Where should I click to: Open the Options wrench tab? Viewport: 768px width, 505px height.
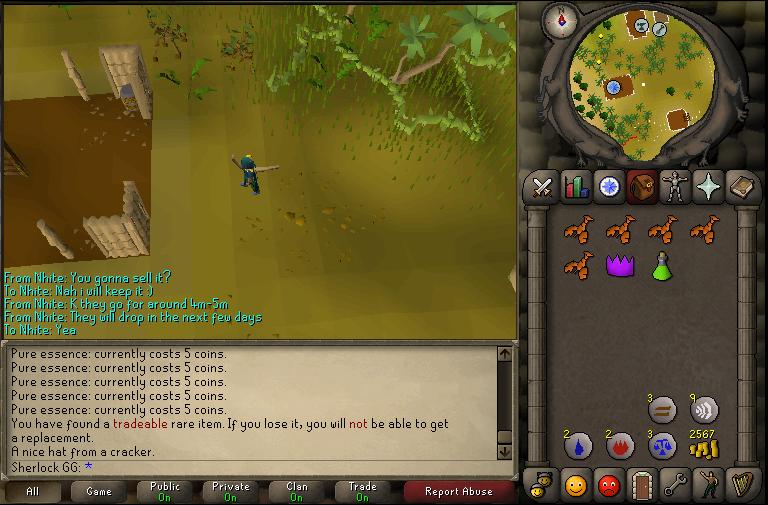(x=675, y=485)
